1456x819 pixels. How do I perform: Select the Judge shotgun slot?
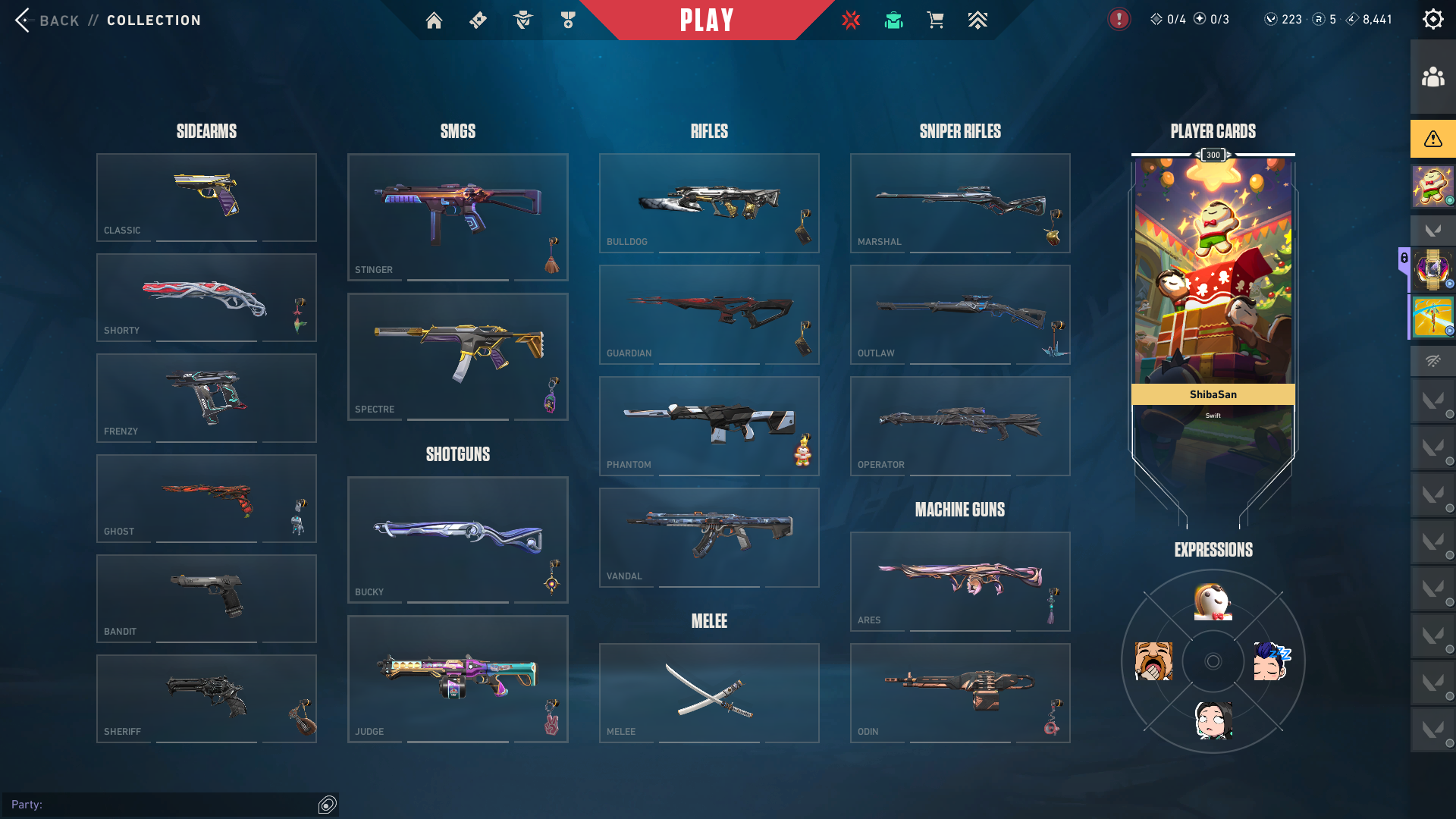coord(457,679)
